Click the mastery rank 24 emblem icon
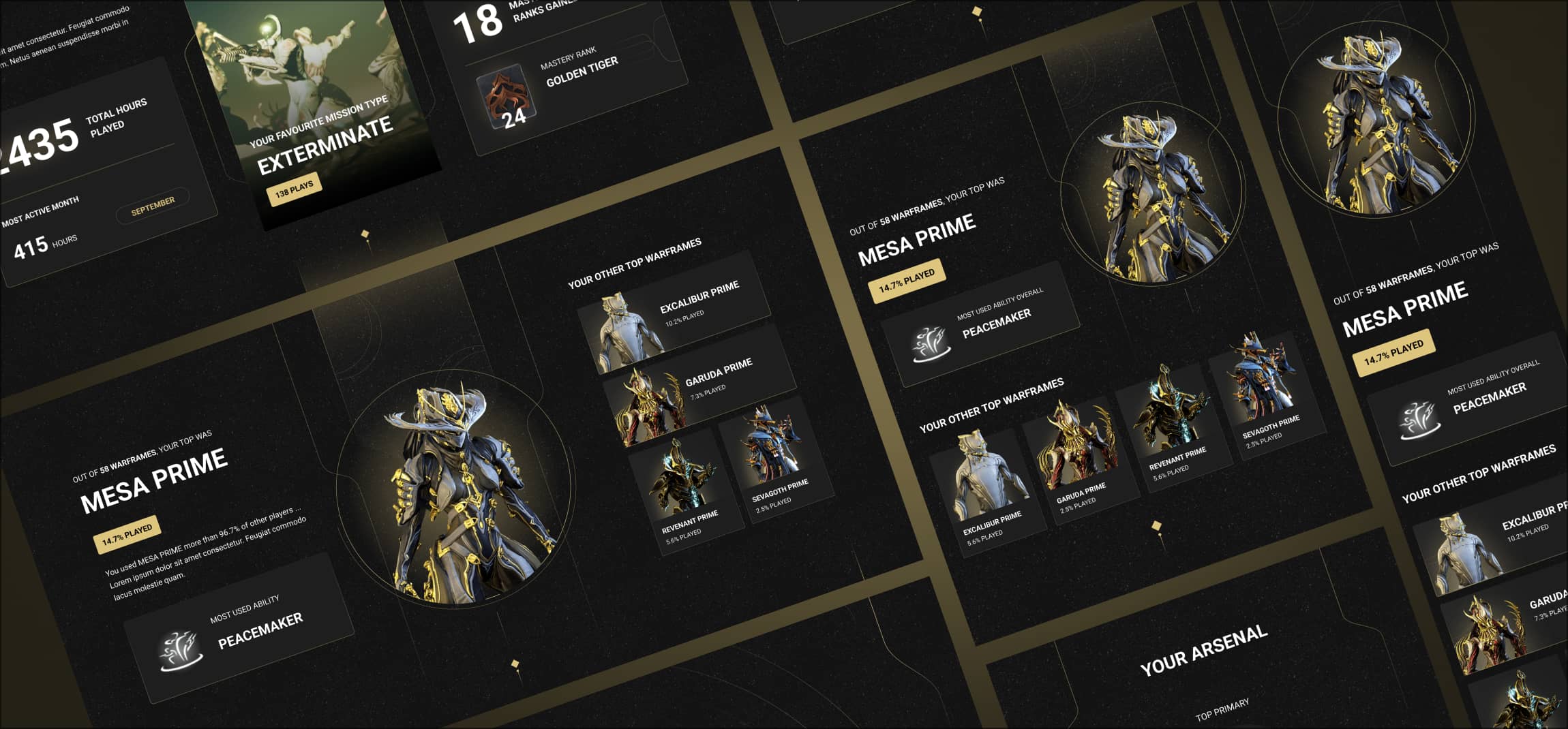 point(507,99)
